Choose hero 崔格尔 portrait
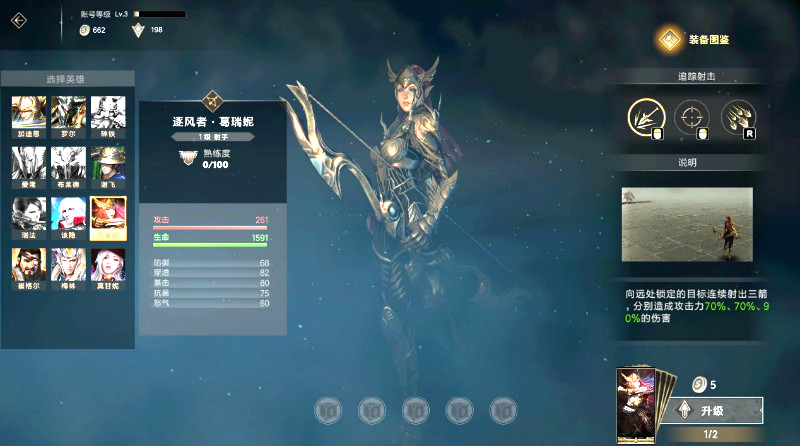The width and height of the screenshot is (800, 446). pyautogui.click(x=28, y=265)
